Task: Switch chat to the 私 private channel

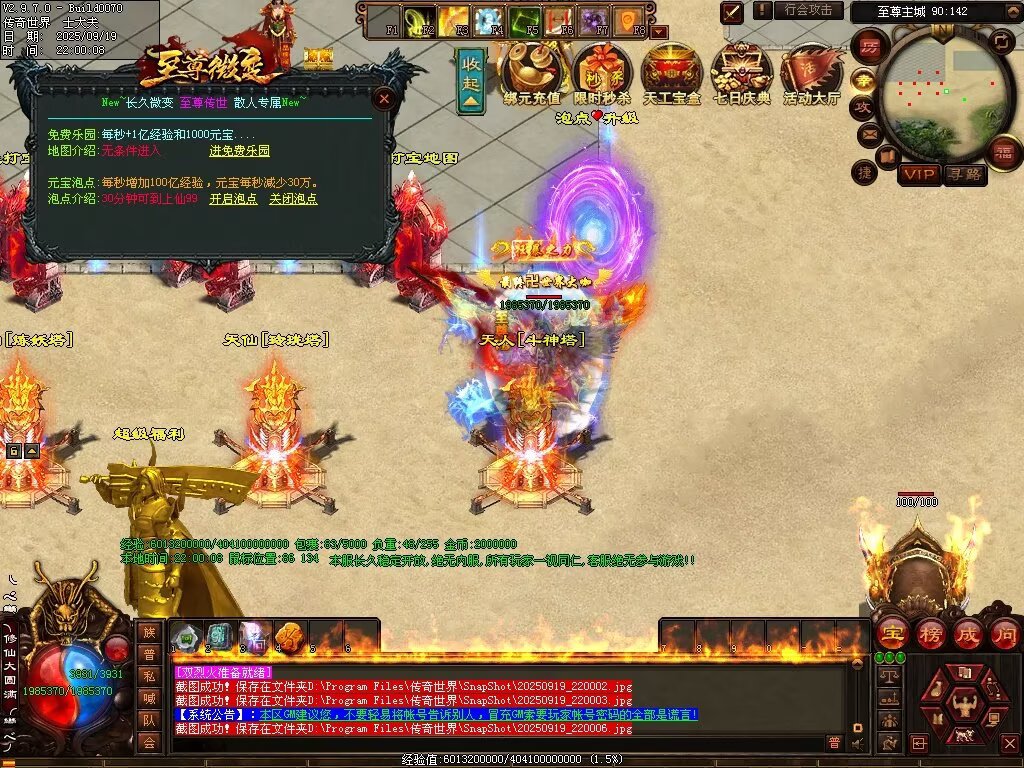Action: click(149, 676)
